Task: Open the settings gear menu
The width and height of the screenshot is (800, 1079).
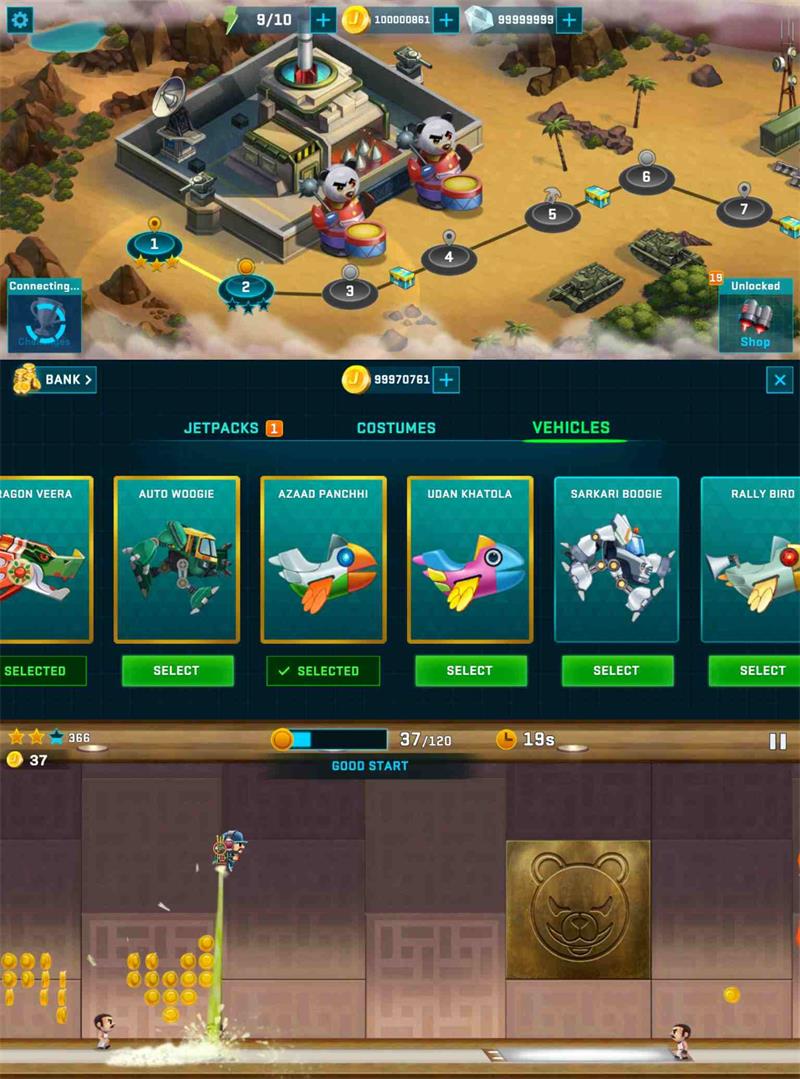Action: [x=20, y=18]
